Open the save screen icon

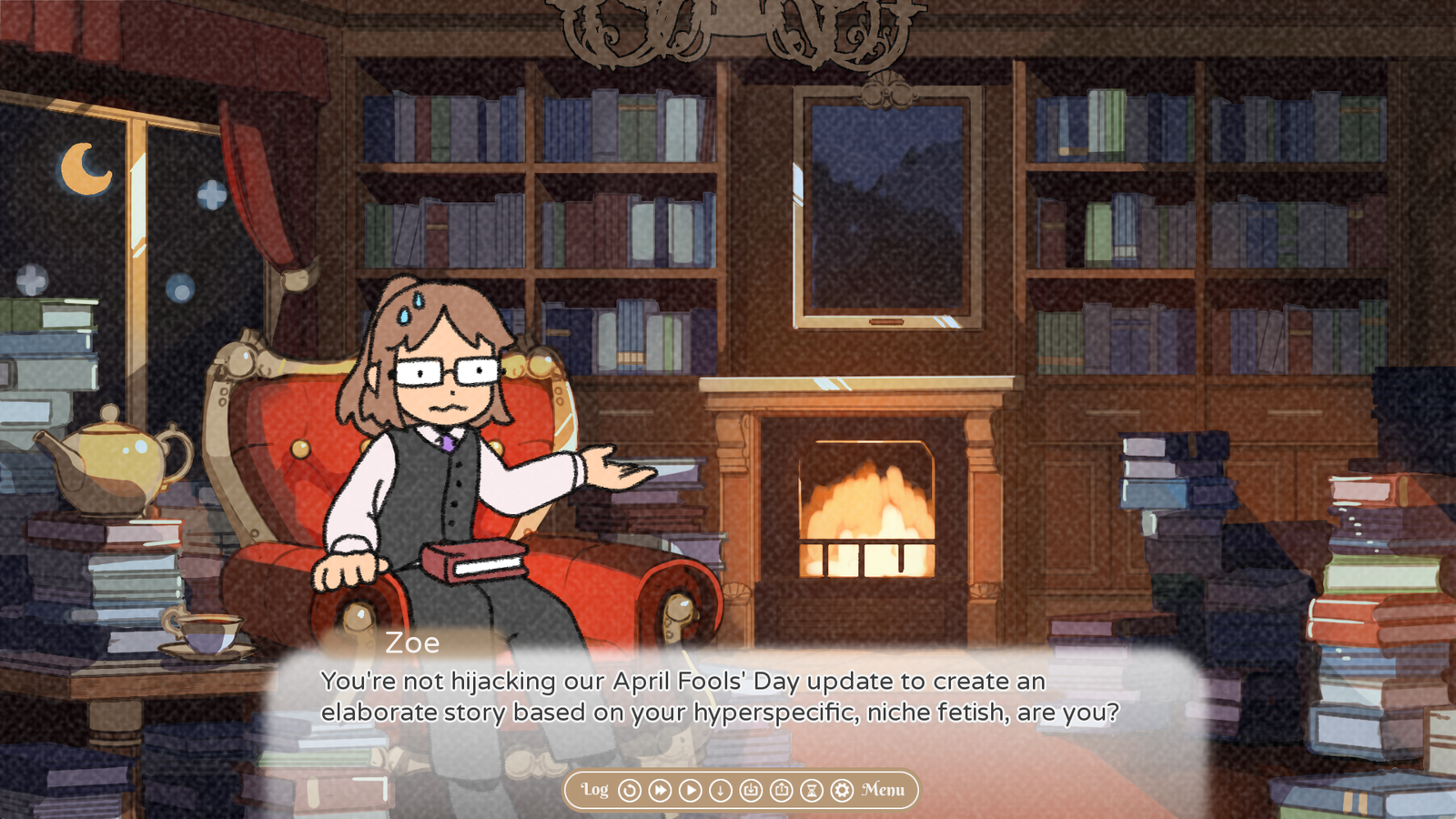point(752,791)
